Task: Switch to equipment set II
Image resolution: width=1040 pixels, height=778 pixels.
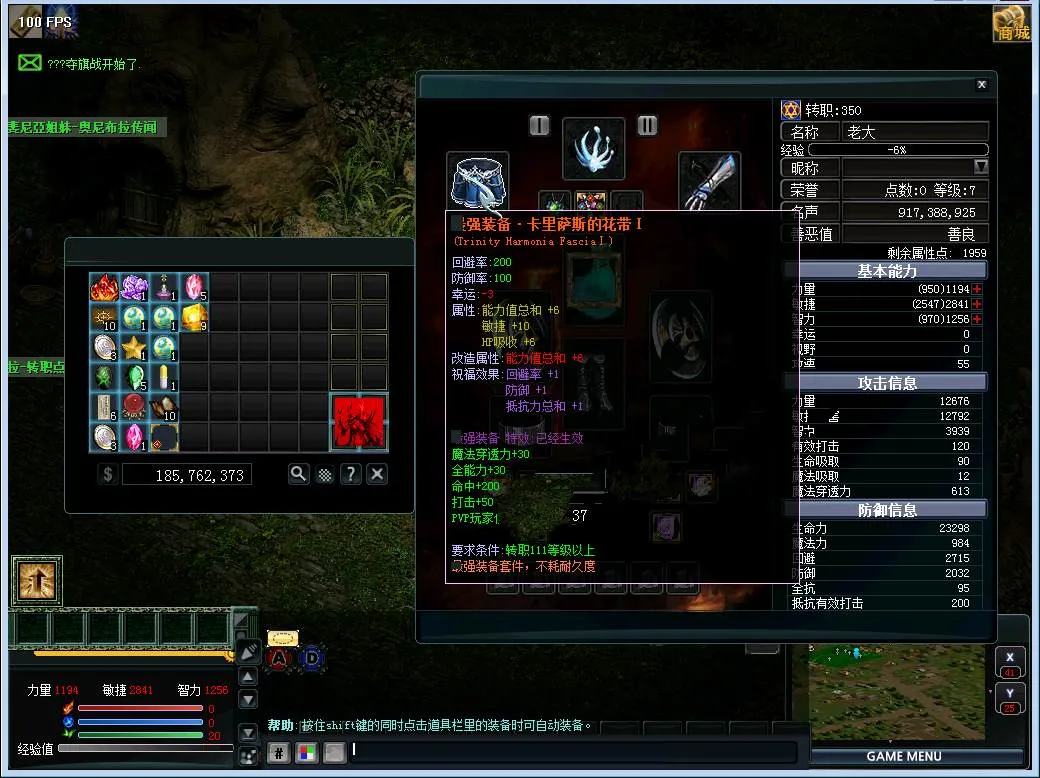Action: (647, 125)
